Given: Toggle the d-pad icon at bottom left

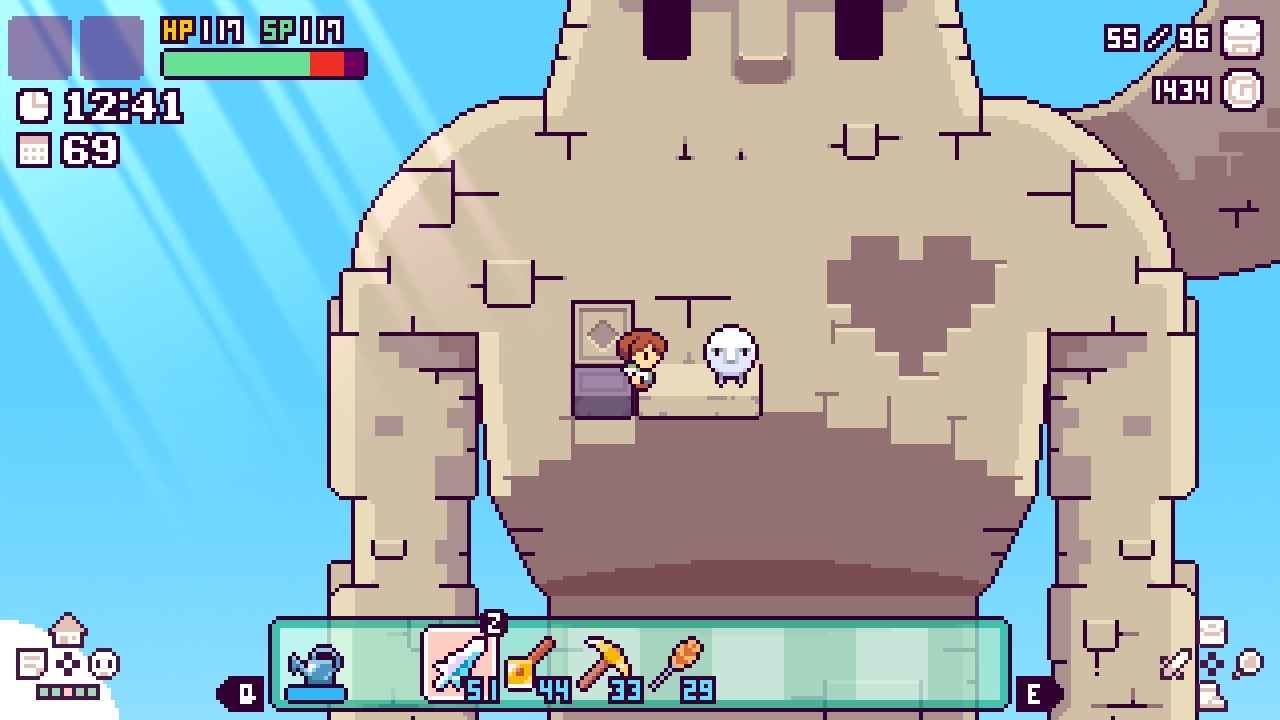Looking at the screenshot, I should pos(67,664).
